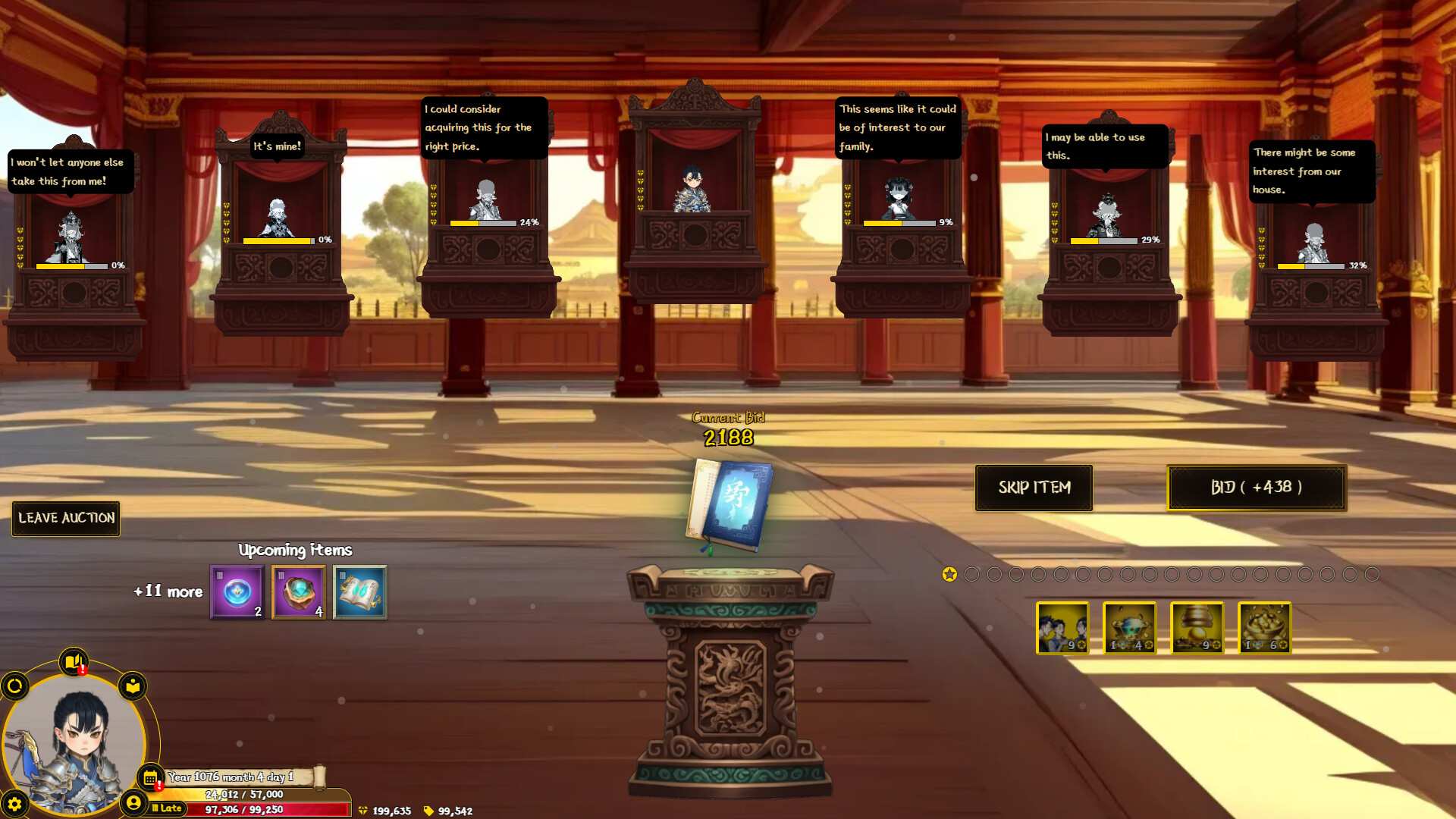
Task: Click the refresh icon beside the avatar
Action: tap(14, 686)
